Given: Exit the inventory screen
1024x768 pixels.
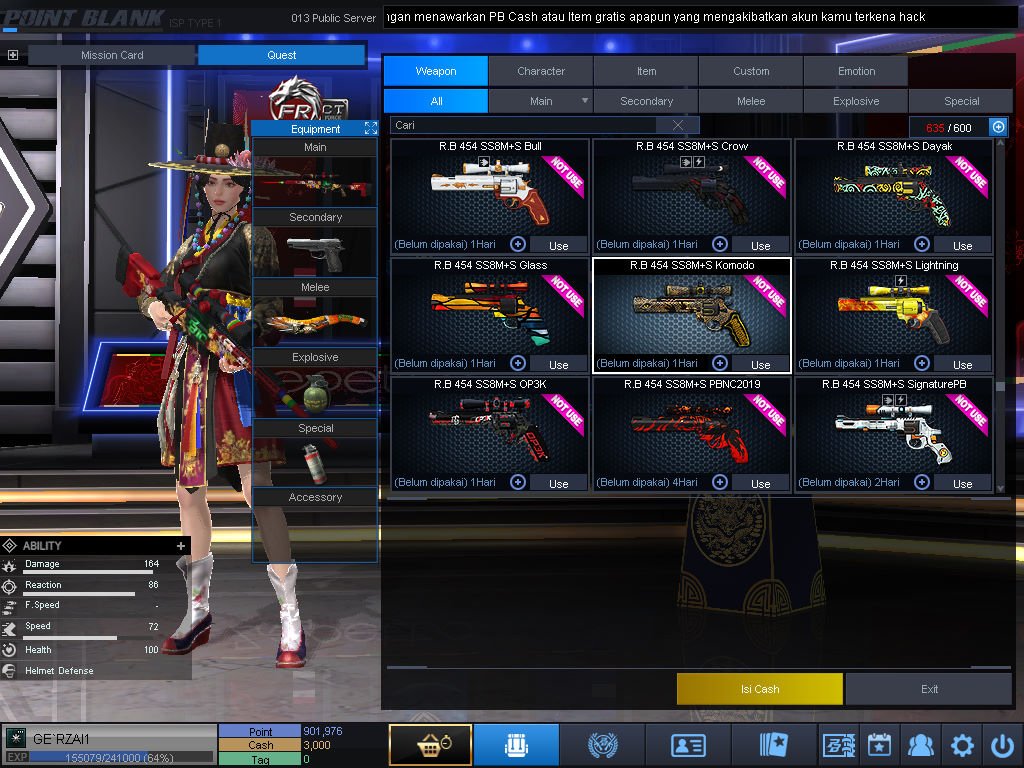Looking at the screenshot, I should coord(929,689).
